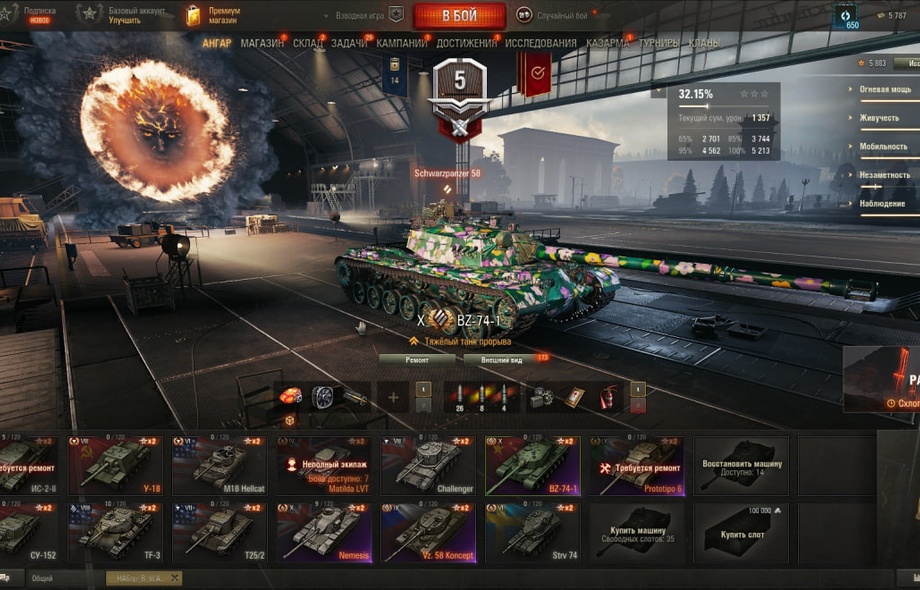Open the Купить машину tile
920x590 pixels.
pos(637,533)
